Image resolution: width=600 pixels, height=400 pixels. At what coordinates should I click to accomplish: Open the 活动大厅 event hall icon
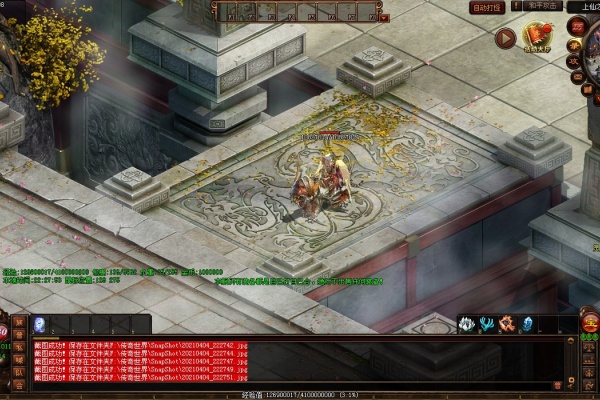pyautogui.click(x=538, y=37)
